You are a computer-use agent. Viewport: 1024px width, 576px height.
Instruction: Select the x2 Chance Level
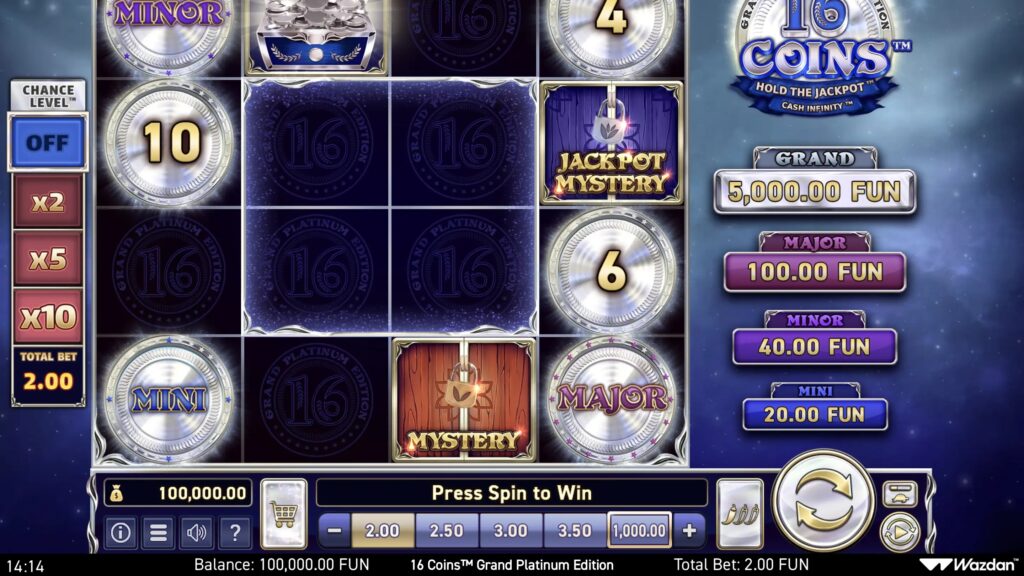[x=47, y=202]
